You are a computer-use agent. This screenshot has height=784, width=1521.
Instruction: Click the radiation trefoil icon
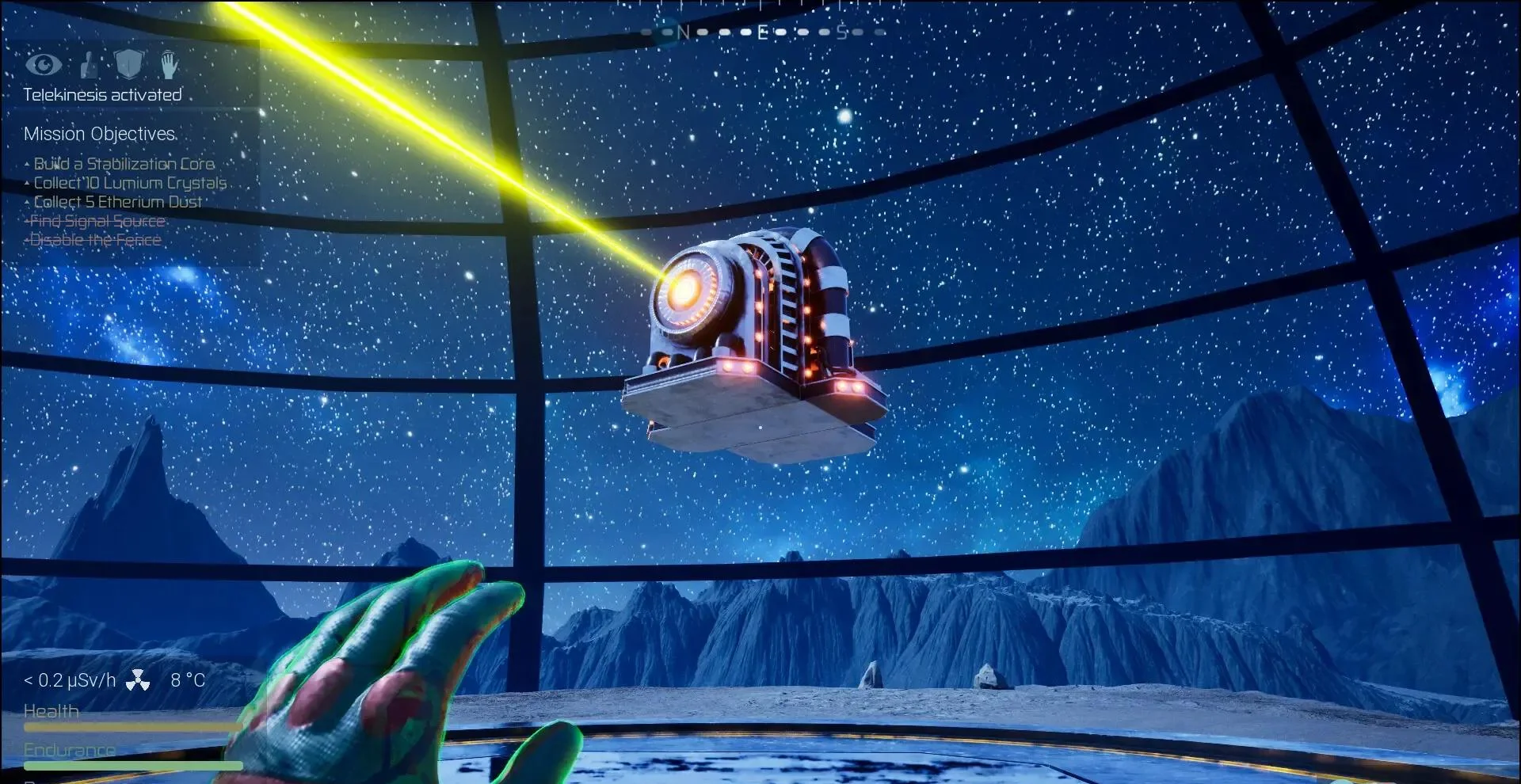click(138, 680)
